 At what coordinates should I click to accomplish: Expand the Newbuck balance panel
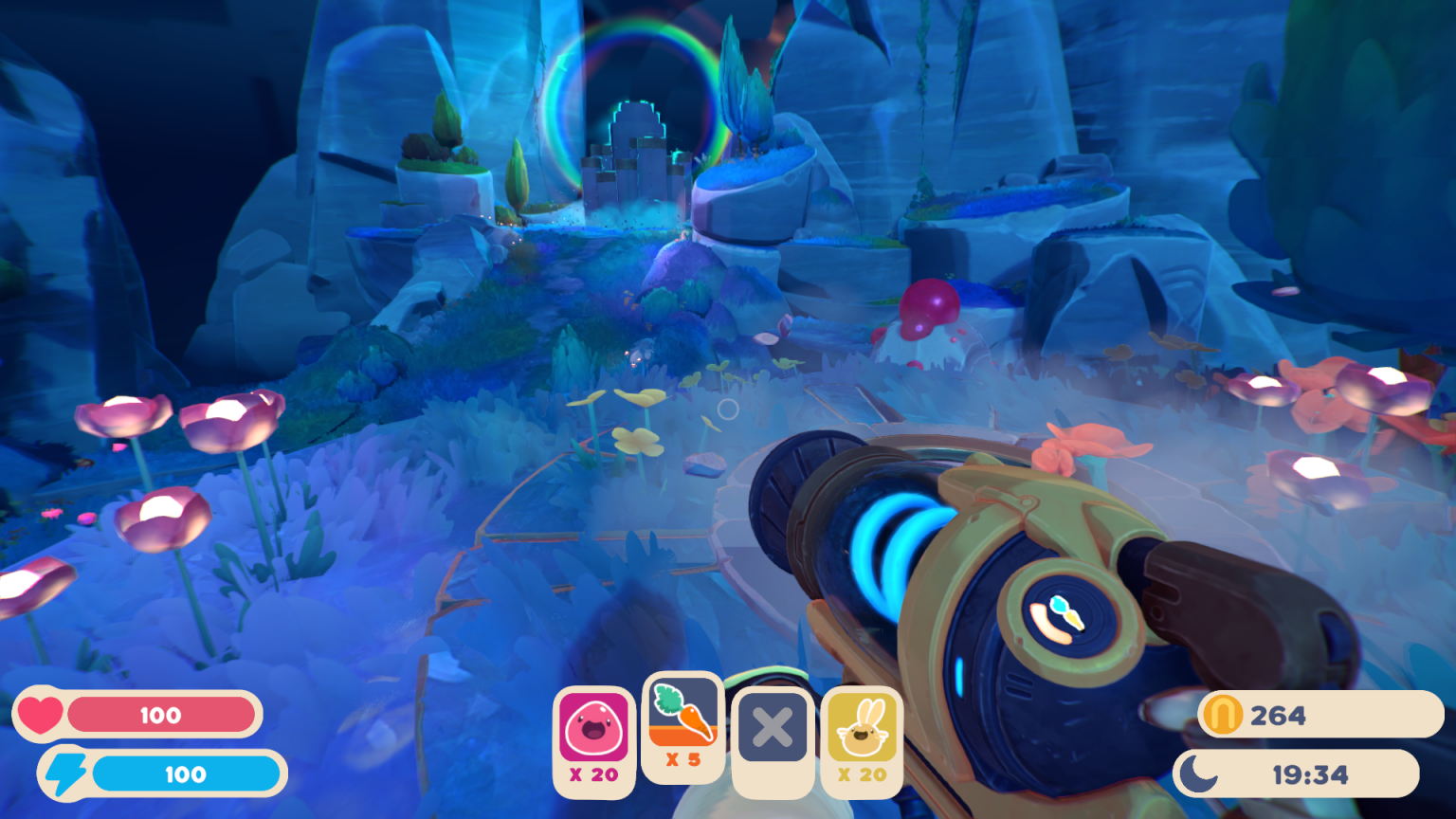pos(1308,716)
